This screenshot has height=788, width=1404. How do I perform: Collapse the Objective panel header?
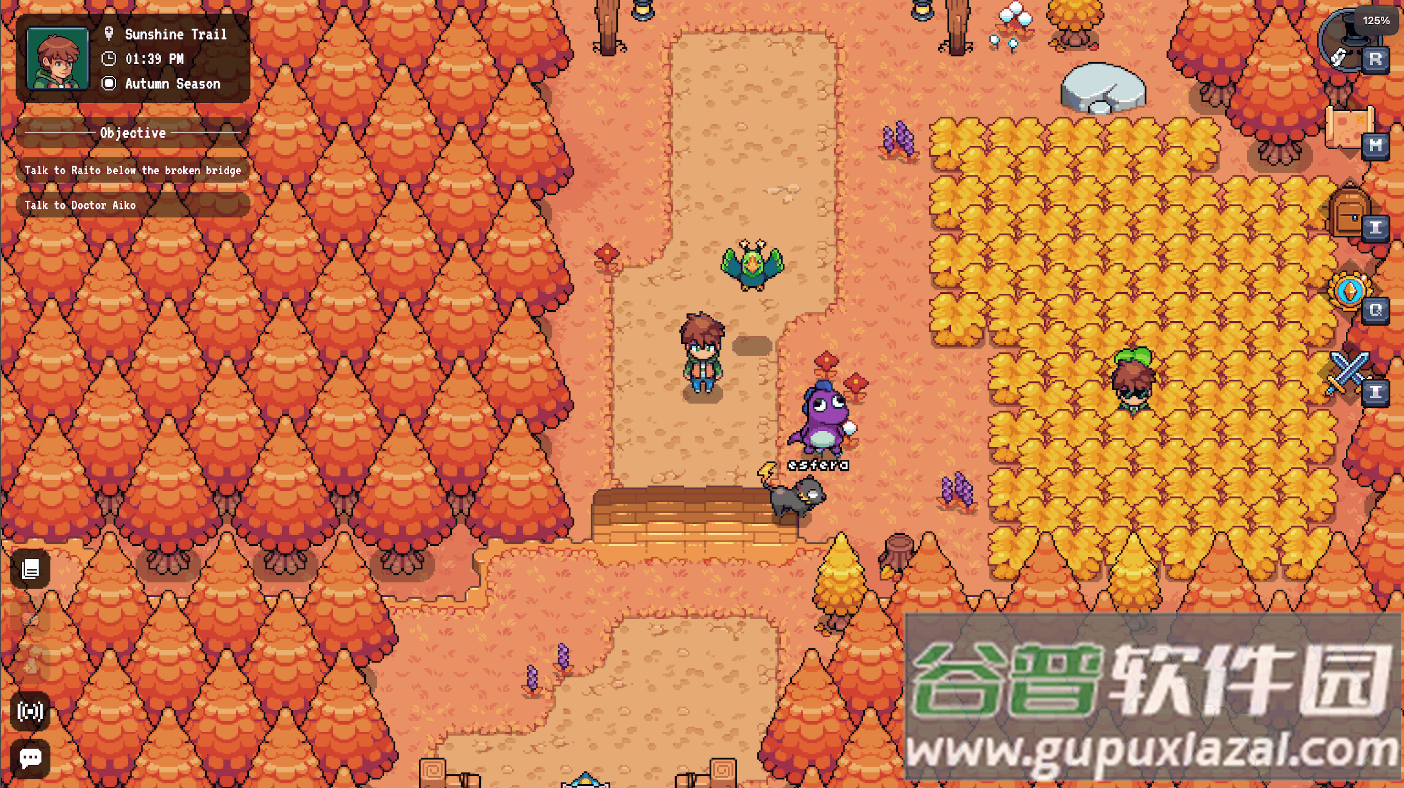131,133
